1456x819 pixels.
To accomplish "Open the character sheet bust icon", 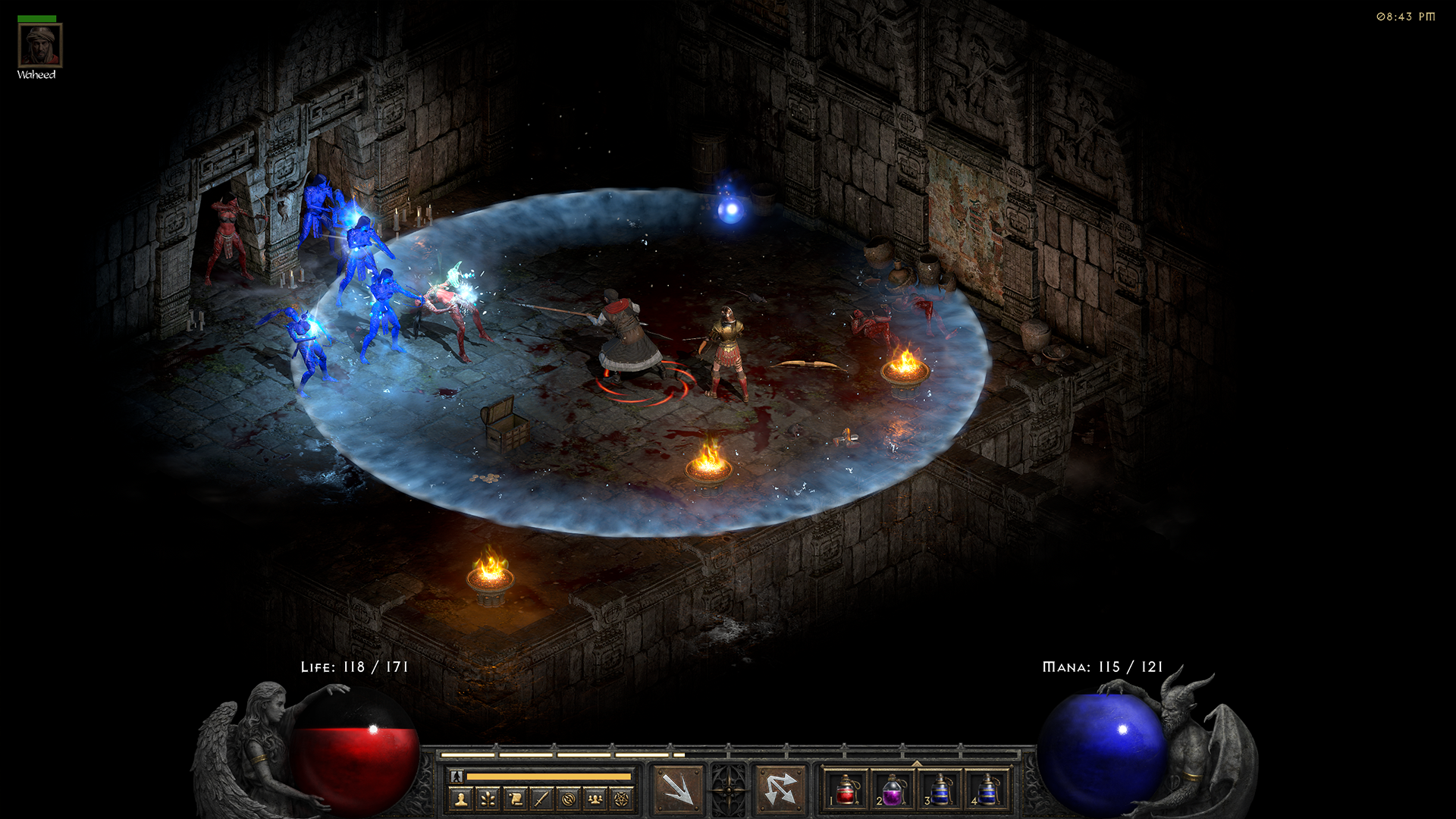I will click(461, 799).
